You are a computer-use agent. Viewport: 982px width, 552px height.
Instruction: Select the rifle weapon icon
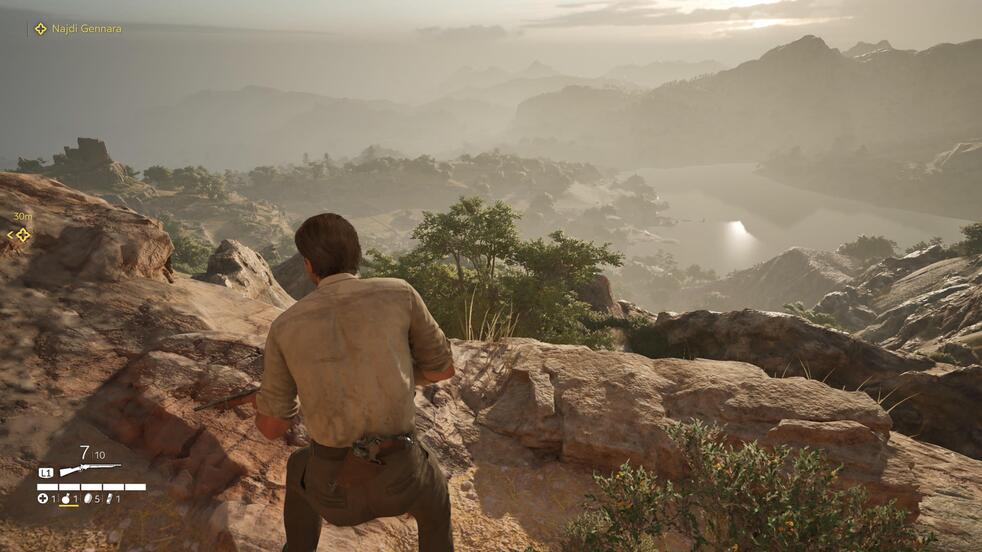pos(90,469)
